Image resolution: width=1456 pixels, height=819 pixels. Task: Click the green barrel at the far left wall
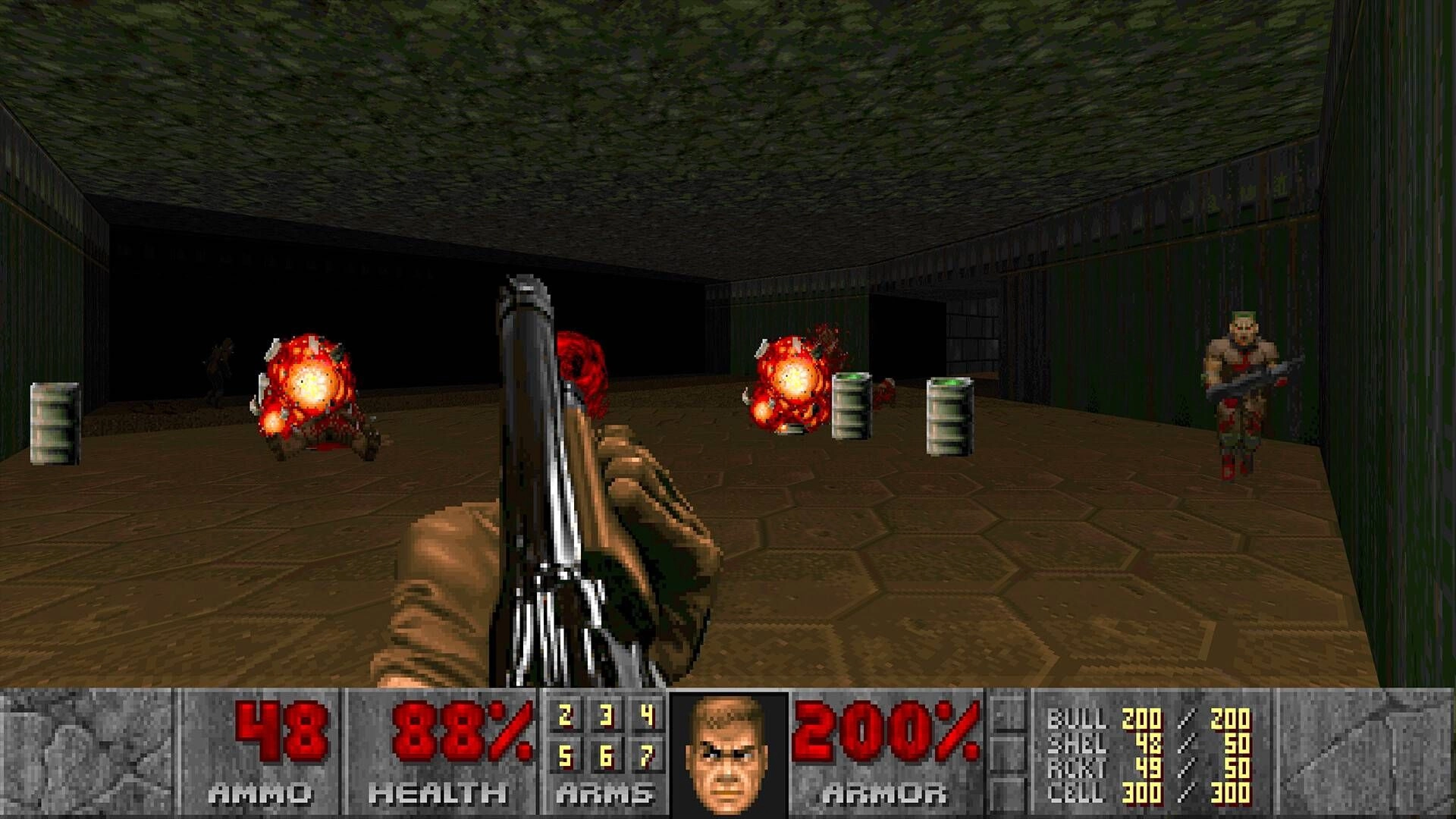(53, 425)
